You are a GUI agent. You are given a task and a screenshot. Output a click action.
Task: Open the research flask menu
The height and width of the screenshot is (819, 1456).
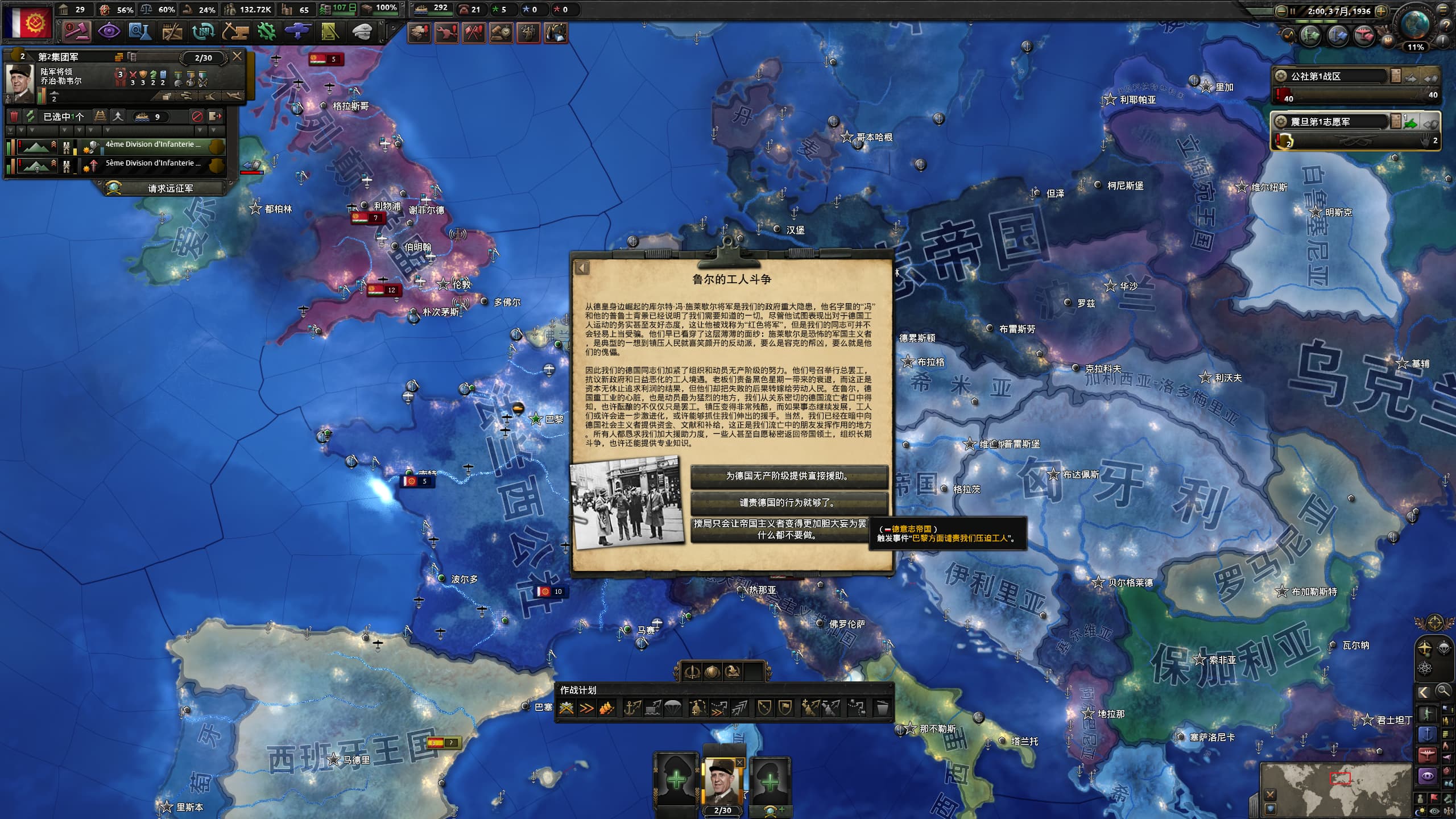click(139, 31)
